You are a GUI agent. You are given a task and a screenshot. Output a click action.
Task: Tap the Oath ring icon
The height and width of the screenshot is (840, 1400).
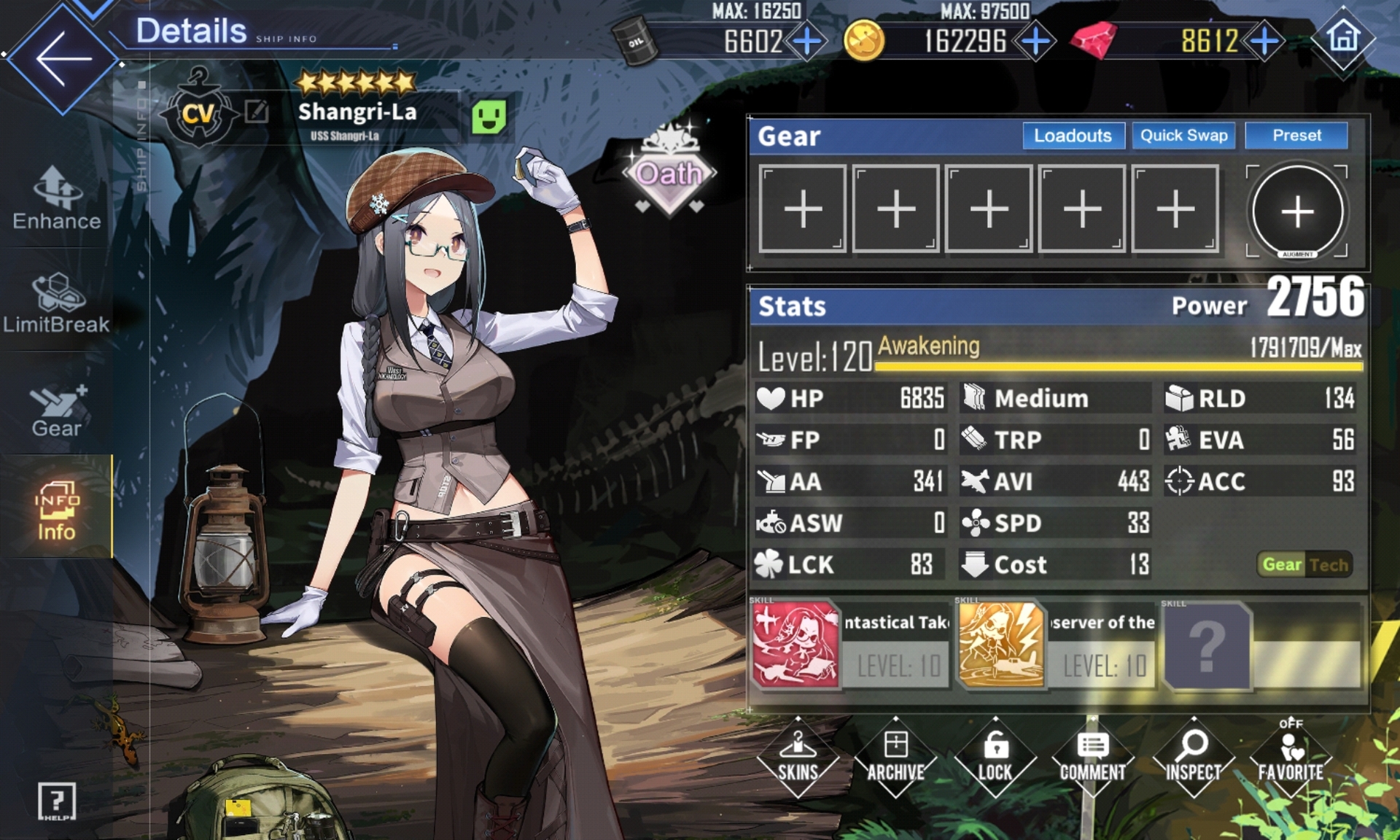[x=669, y=175]
